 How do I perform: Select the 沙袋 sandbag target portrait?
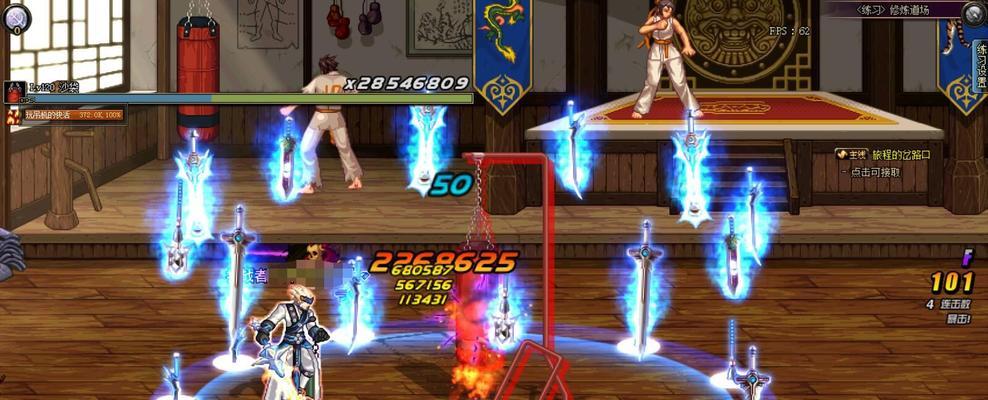(15, 92)
